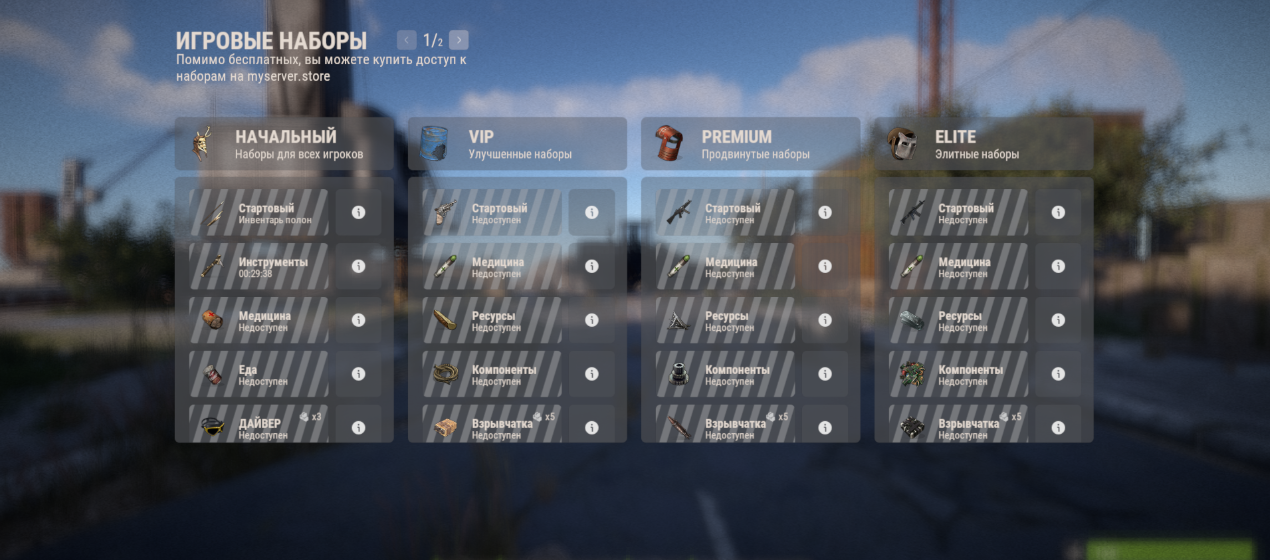The image size is (1270, 560).
Task: Claim the НАЧАЛЬНЫЙ Стартовый kit
Action: [258, 213]
